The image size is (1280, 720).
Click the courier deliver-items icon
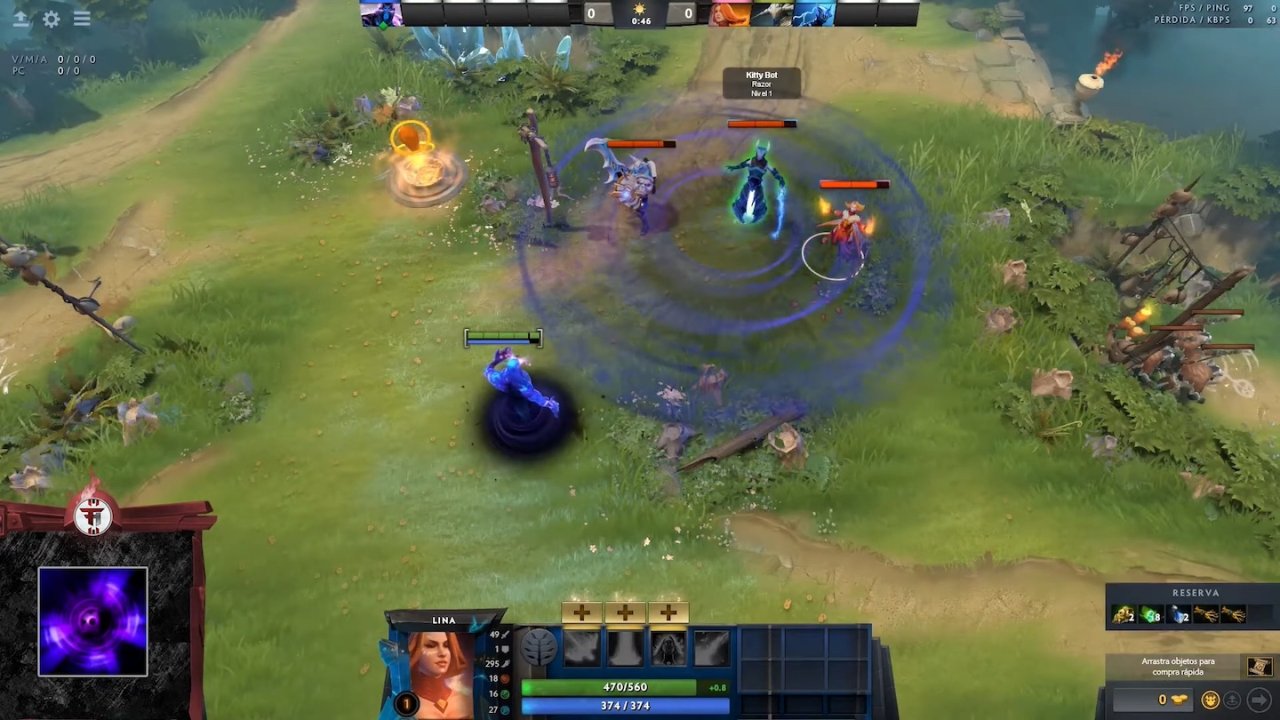1232,698
